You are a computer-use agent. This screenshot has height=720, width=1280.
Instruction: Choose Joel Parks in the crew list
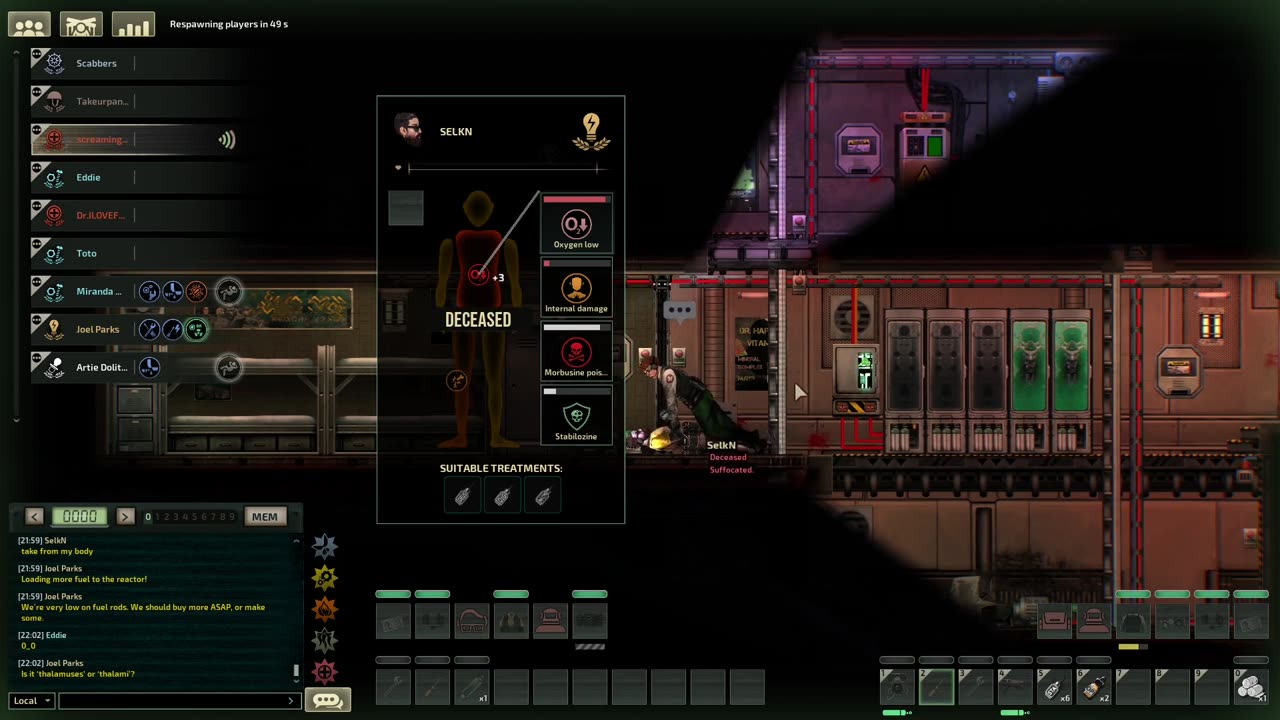[x=97, y=330]
